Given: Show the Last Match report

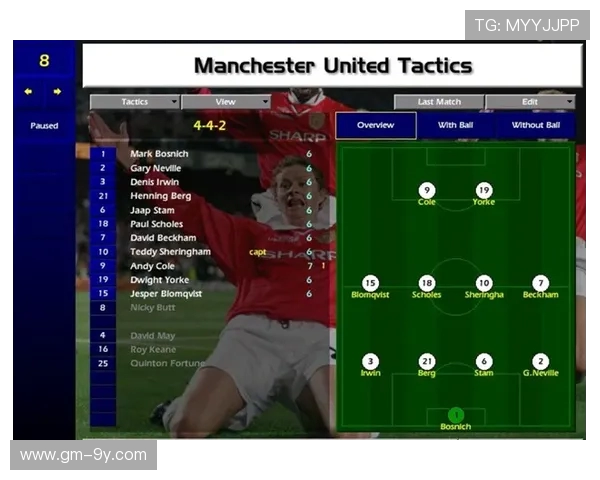Looking at the screenshot, I should tap(439, 102).
